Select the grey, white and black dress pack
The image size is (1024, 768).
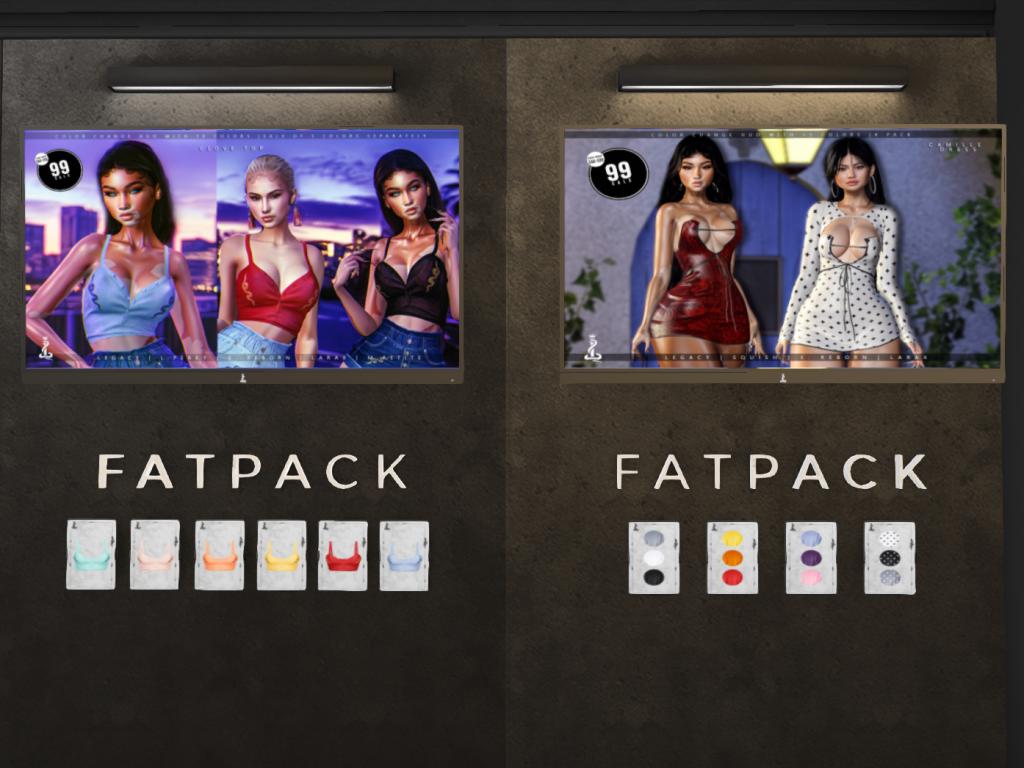pyautogui.click(x=654, y=558)
